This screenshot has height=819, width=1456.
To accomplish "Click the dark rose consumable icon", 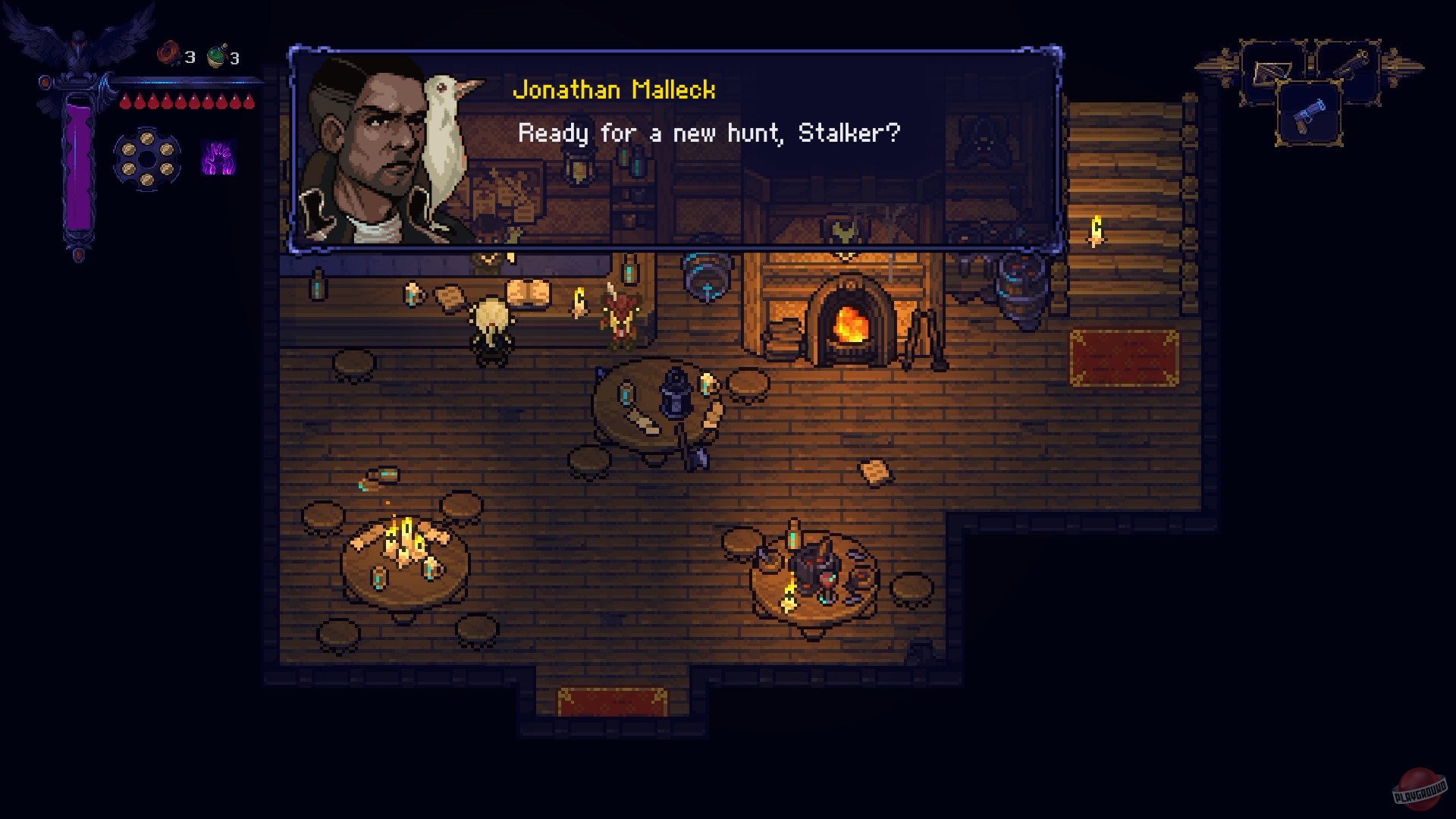I will (x=169, y=52).
